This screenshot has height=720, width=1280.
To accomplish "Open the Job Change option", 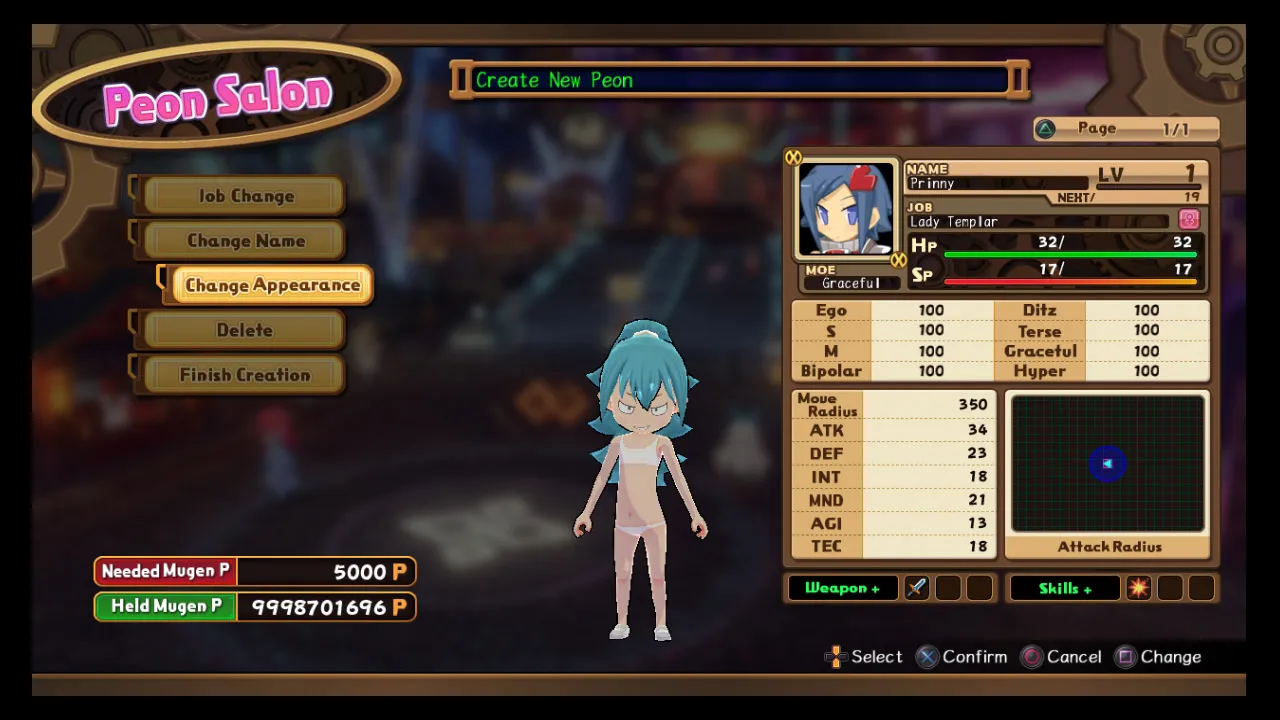I will (x=245, y=196).
